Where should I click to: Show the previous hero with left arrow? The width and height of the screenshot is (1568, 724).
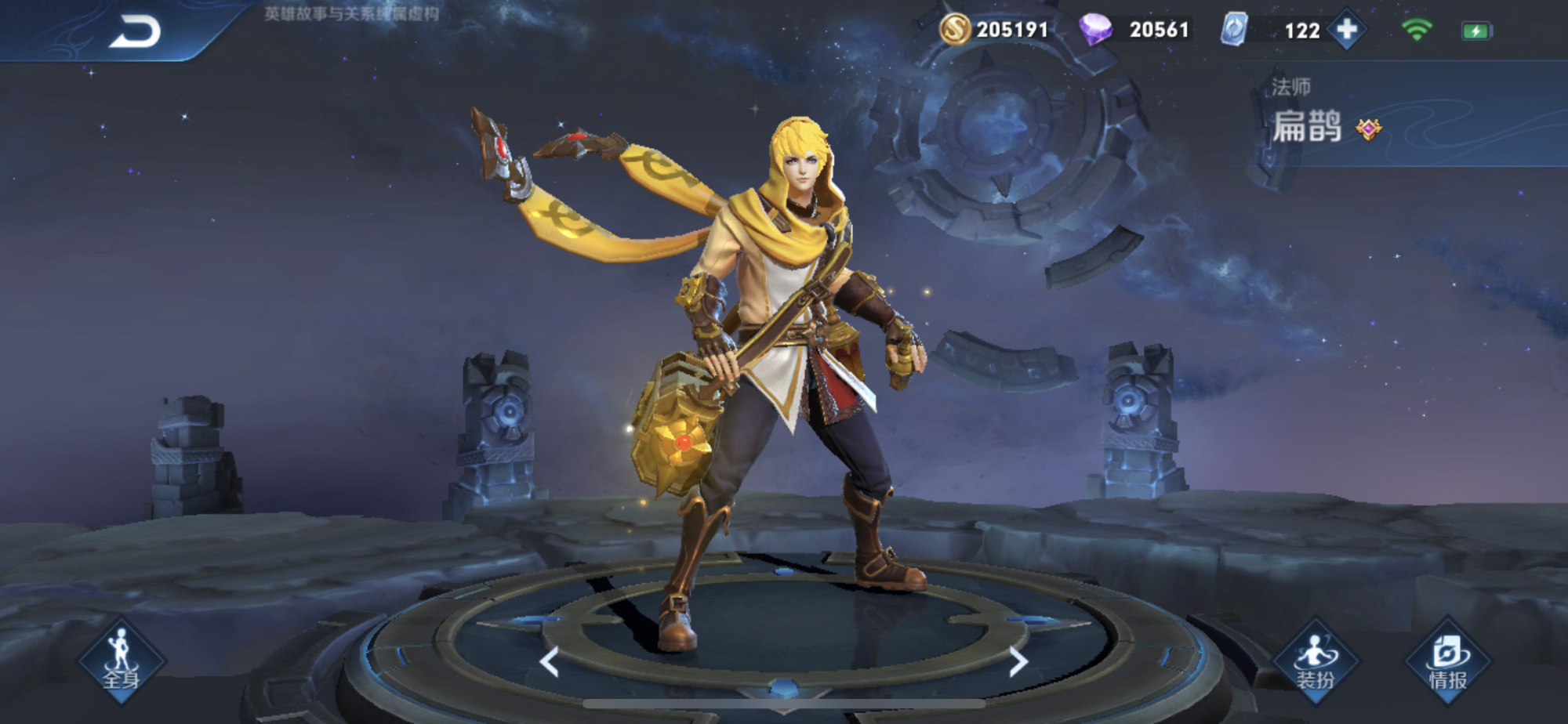[550, 662]
